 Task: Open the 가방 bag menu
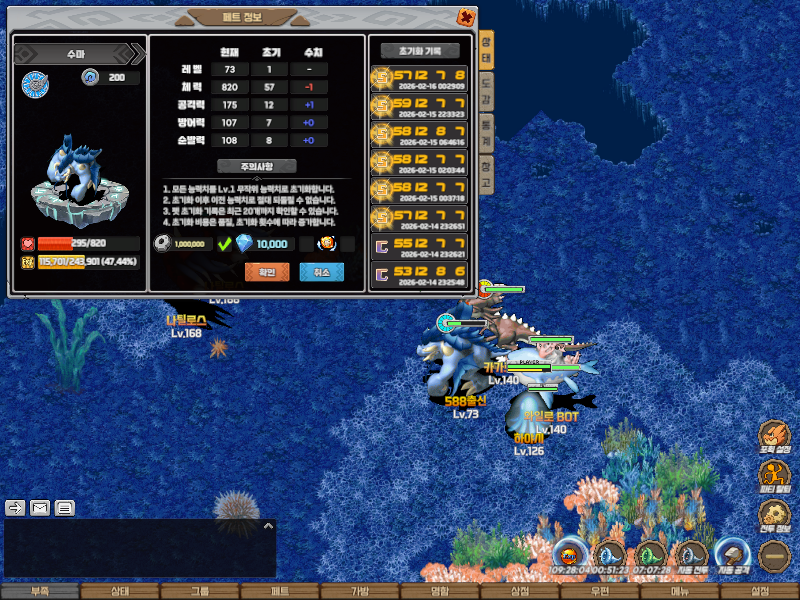point(359,591)
